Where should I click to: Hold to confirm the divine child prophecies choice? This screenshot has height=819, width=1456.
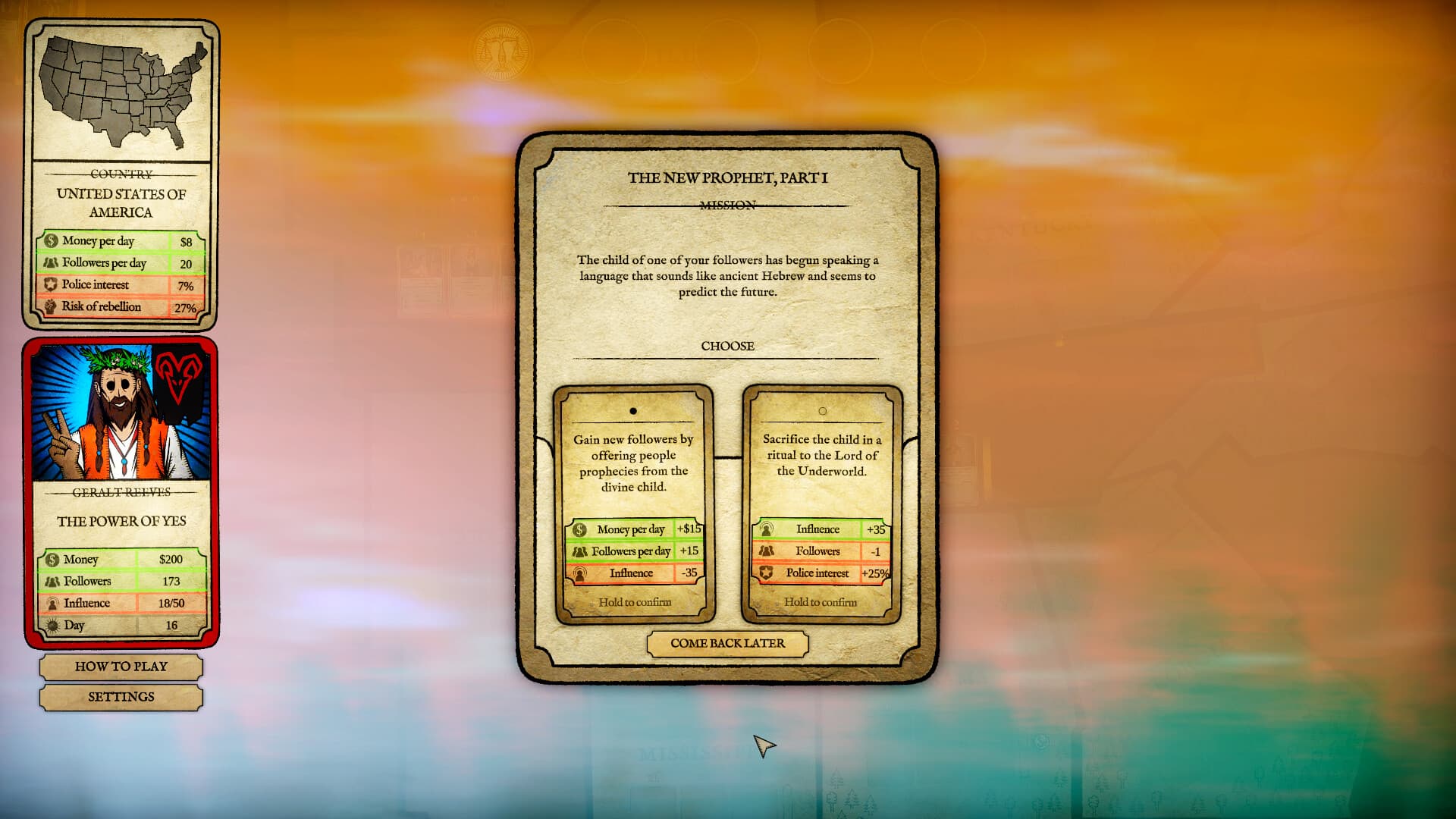pos(634,601)
